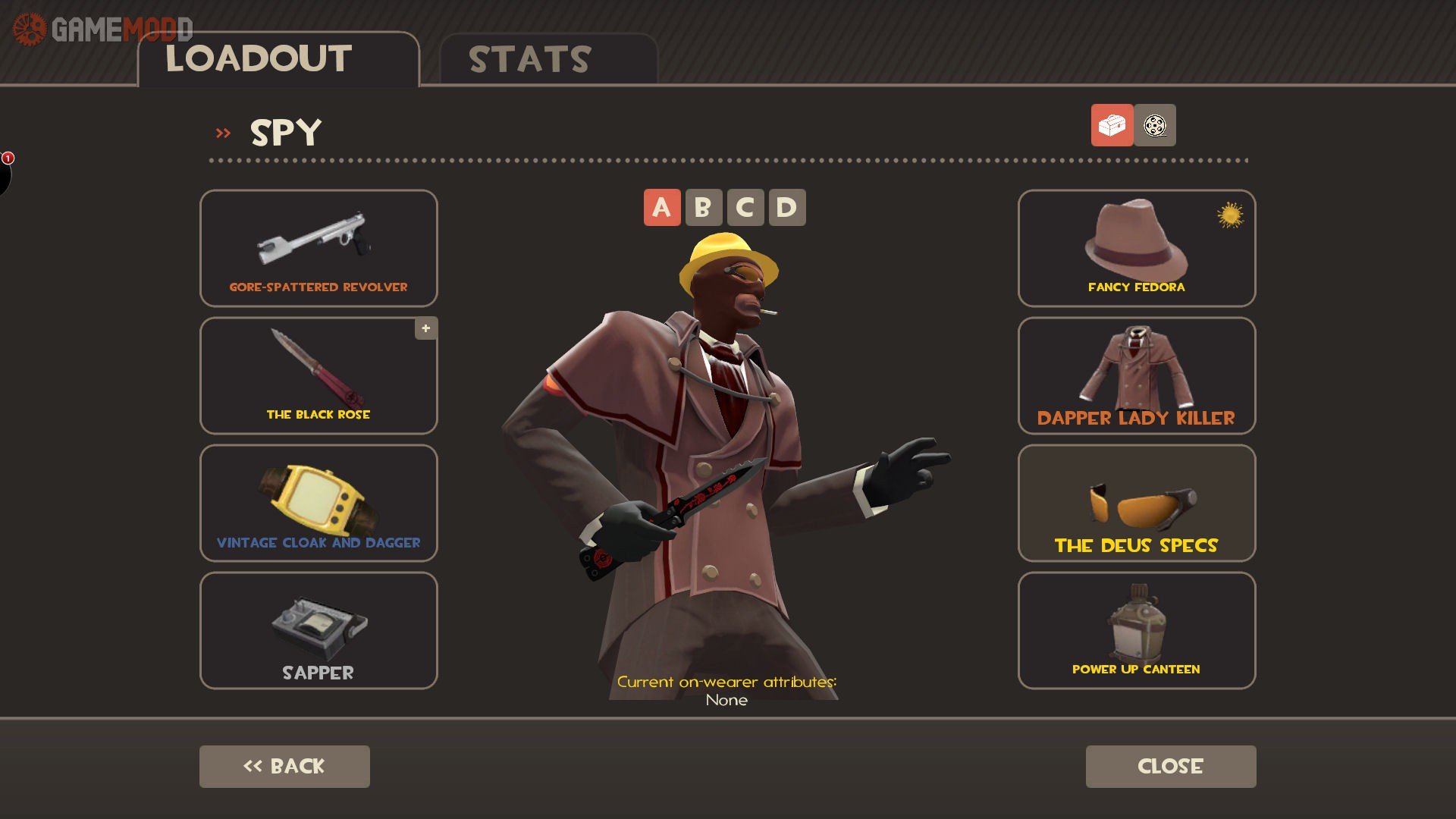Click the Power Up Canteen slot
This screenshot has width=1456, height=819.
point(1136,630)
